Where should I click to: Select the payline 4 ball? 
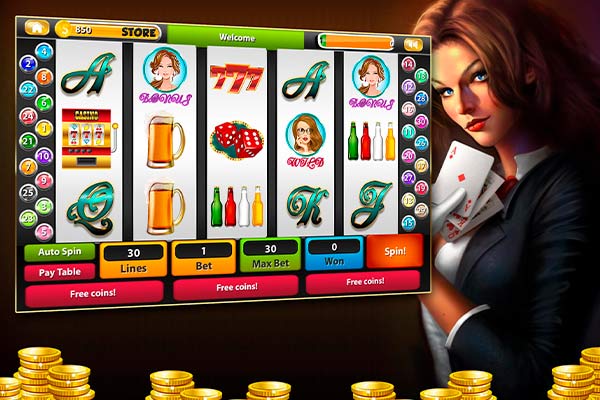pos(44,51)
